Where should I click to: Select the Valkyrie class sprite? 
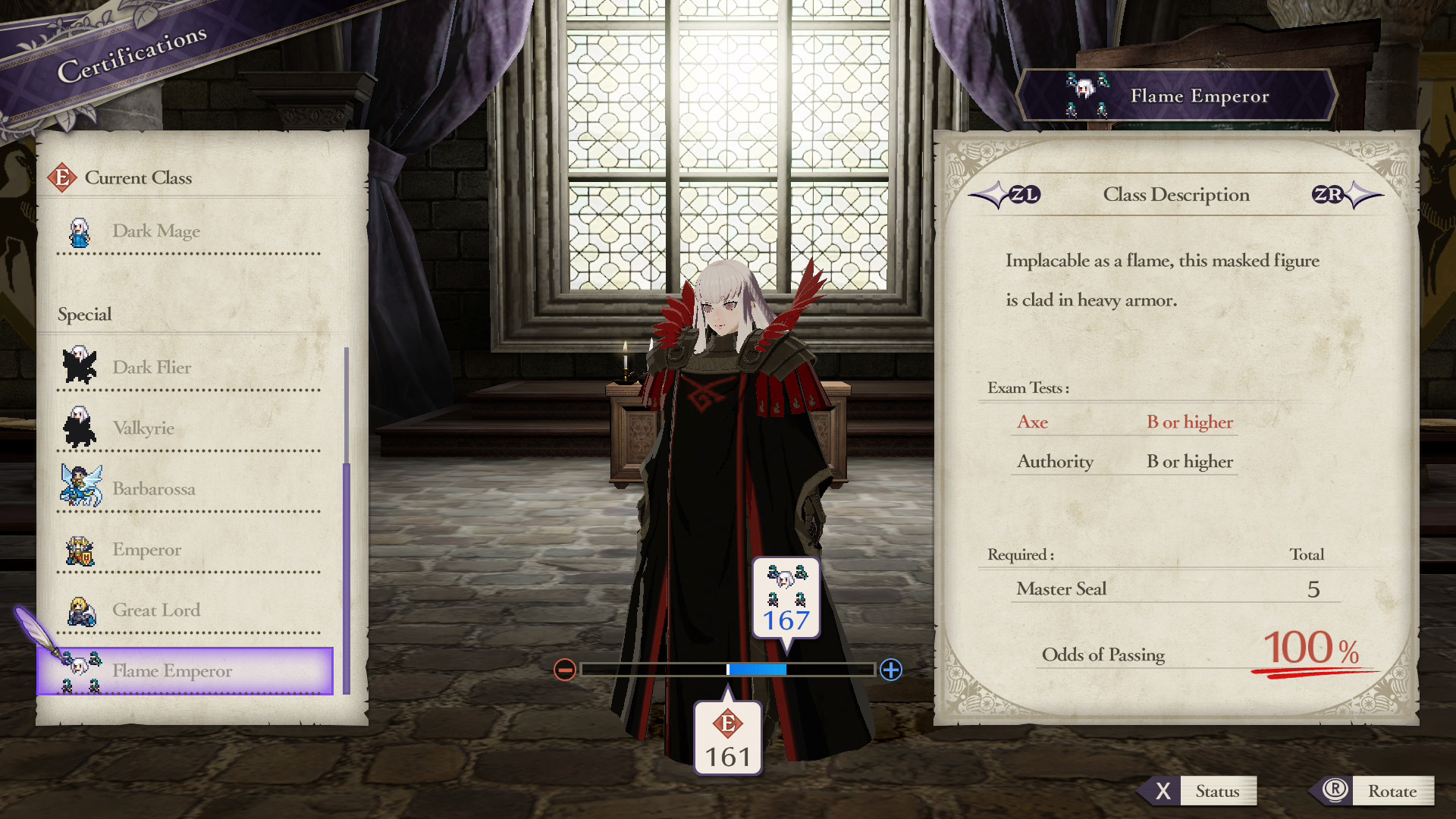pyautogui.click(x=78, y=427)
